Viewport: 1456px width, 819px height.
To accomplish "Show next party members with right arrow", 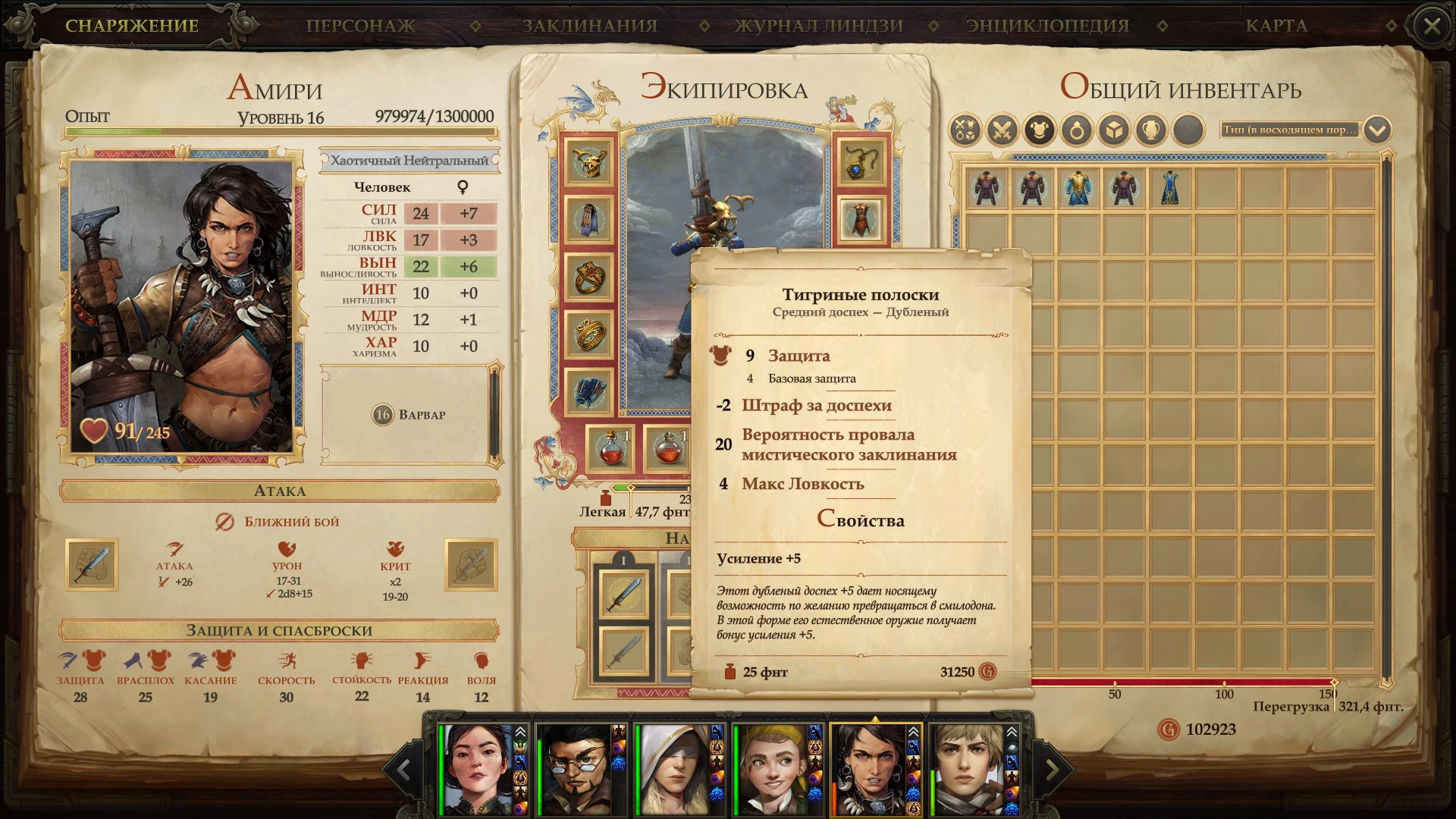I will tap(1053, 770).
